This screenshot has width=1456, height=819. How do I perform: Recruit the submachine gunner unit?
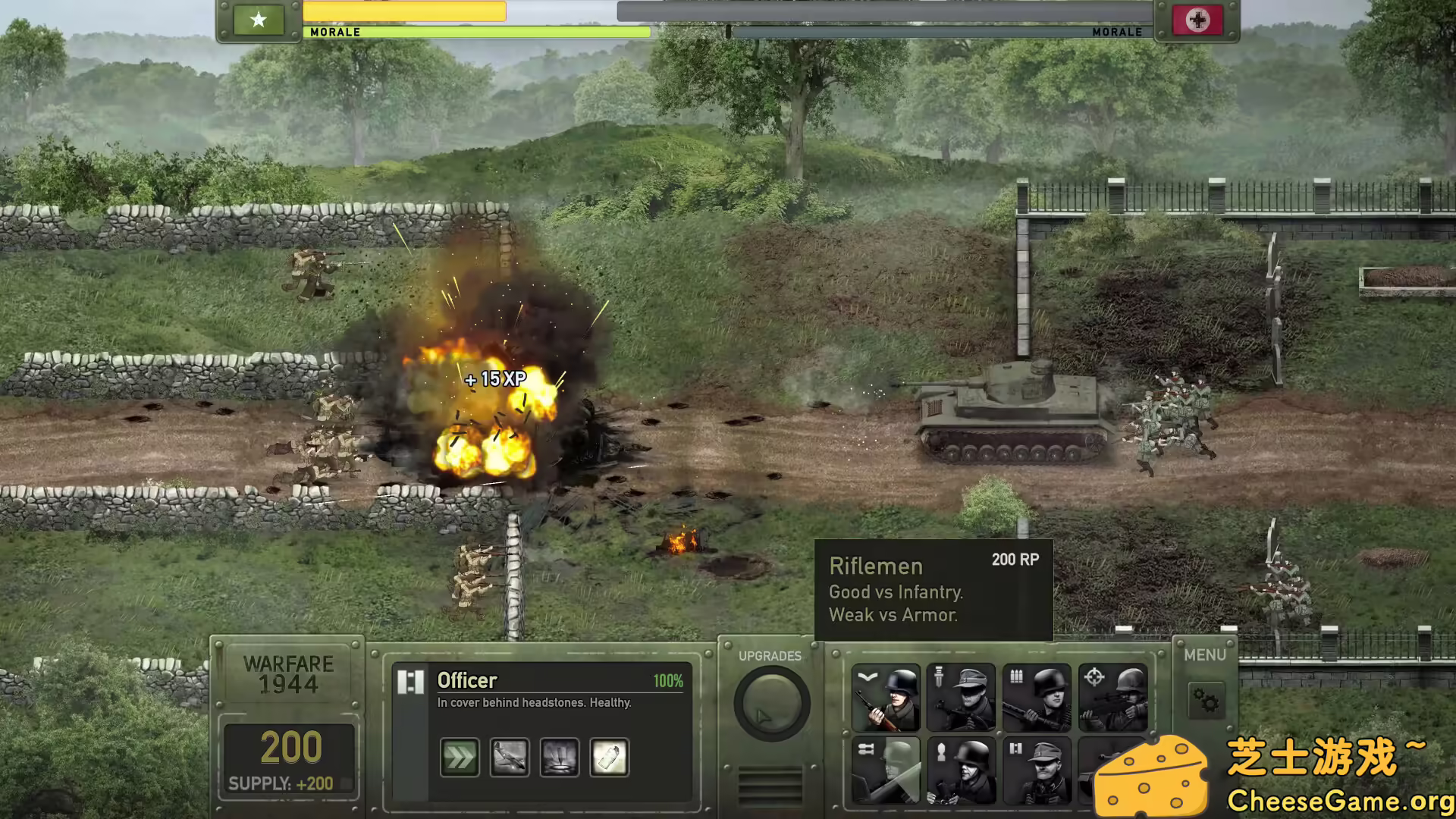pos(960,698)
